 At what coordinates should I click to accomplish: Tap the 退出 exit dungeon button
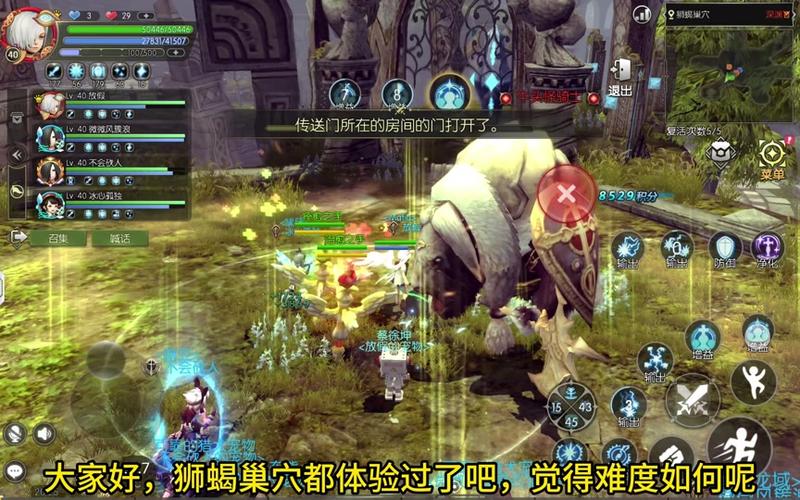620,73
